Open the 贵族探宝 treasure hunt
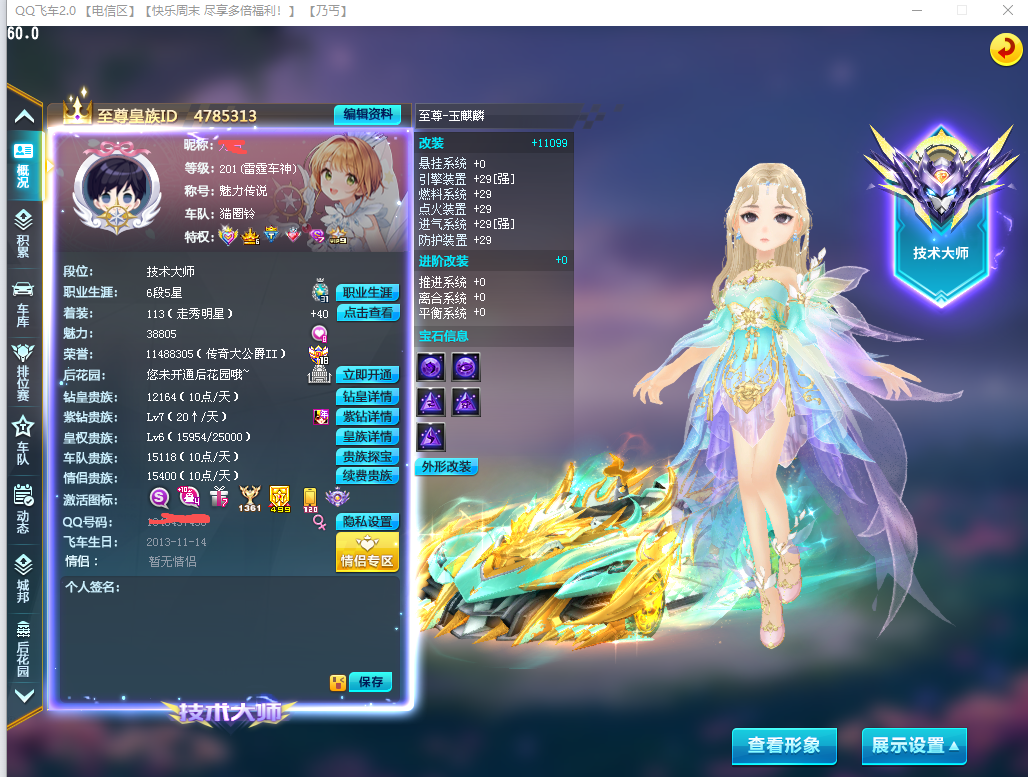The height and width of the screenshot is (777, 1028). (367, 457)
